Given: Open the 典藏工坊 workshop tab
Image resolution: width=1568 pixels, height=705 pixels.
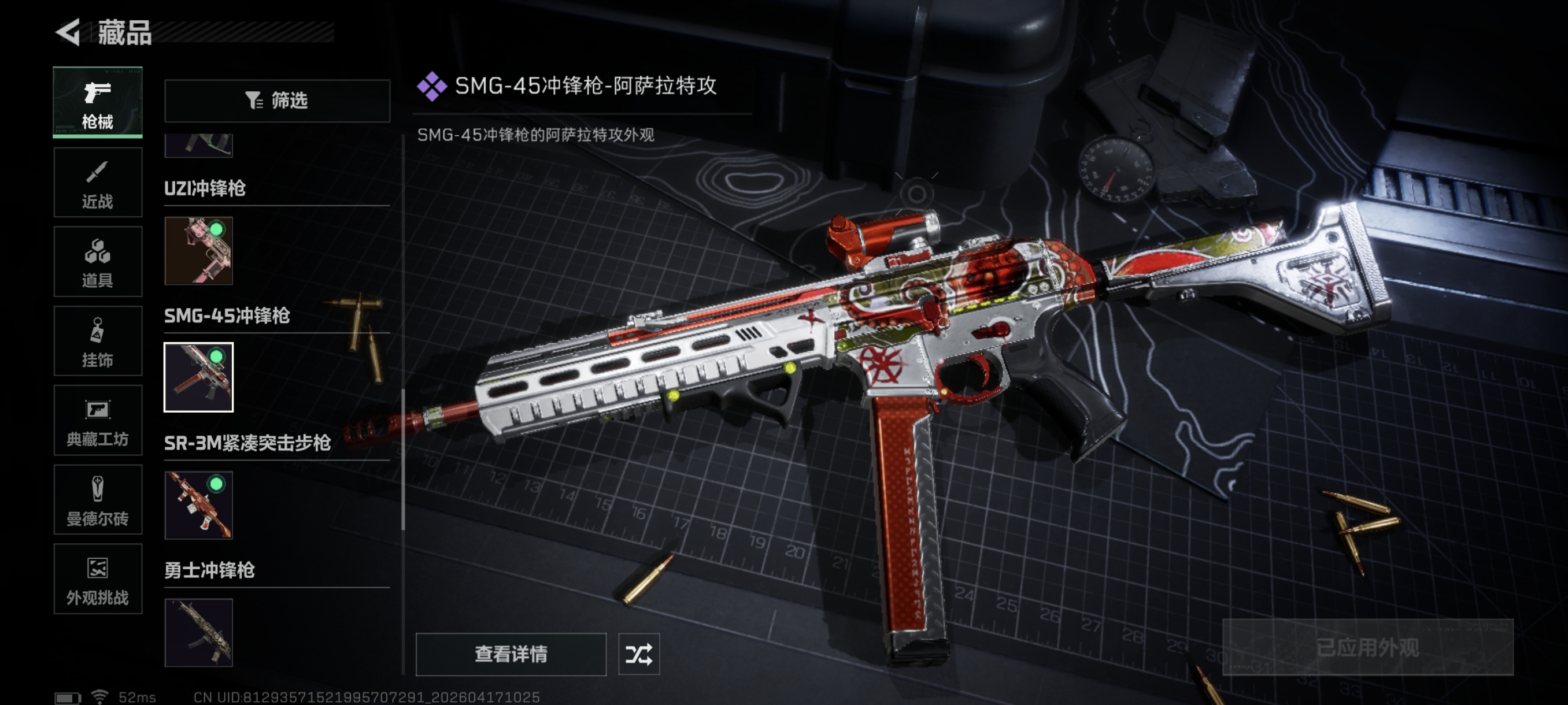Looking at the screenshot, I should click(97, 420).
